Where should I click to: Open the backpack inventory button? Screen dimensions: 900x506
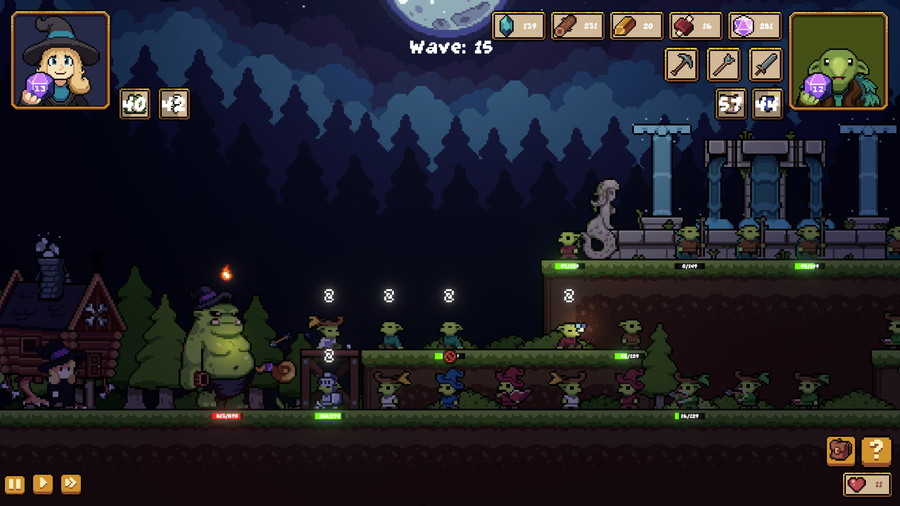841,451
